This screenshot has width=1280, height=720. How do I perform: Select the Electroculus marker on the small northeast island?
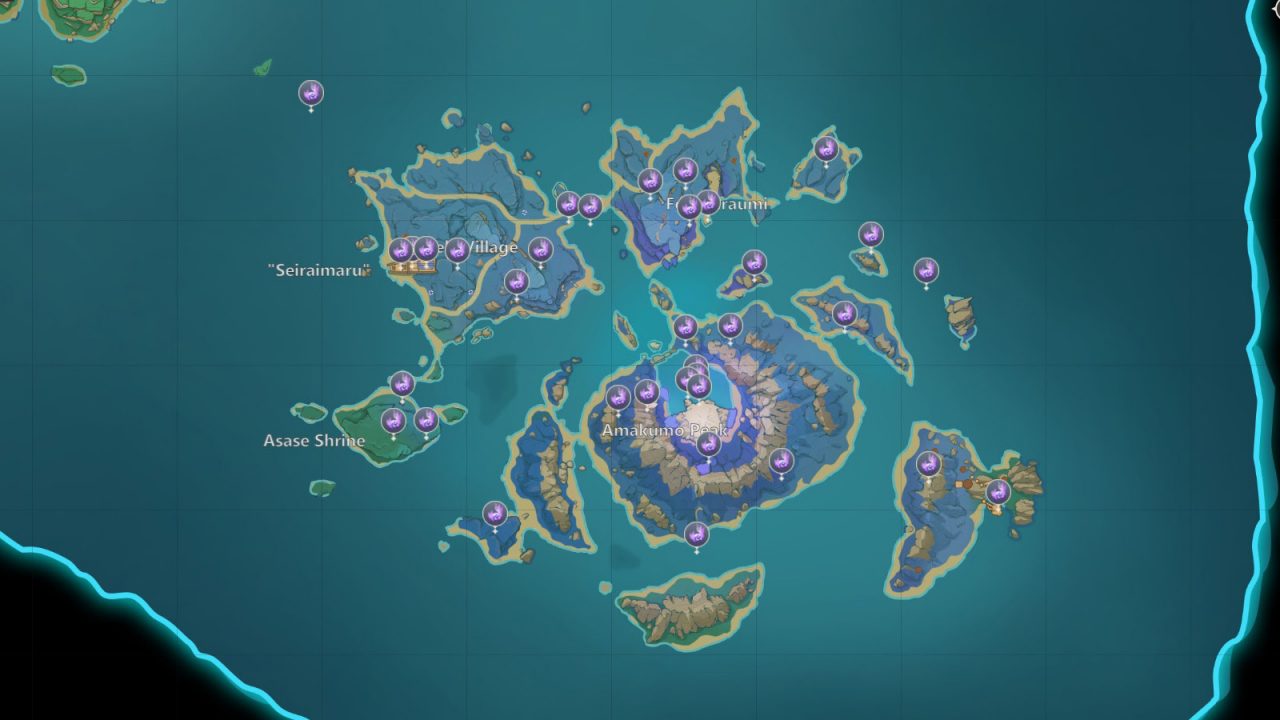(826, 148)
